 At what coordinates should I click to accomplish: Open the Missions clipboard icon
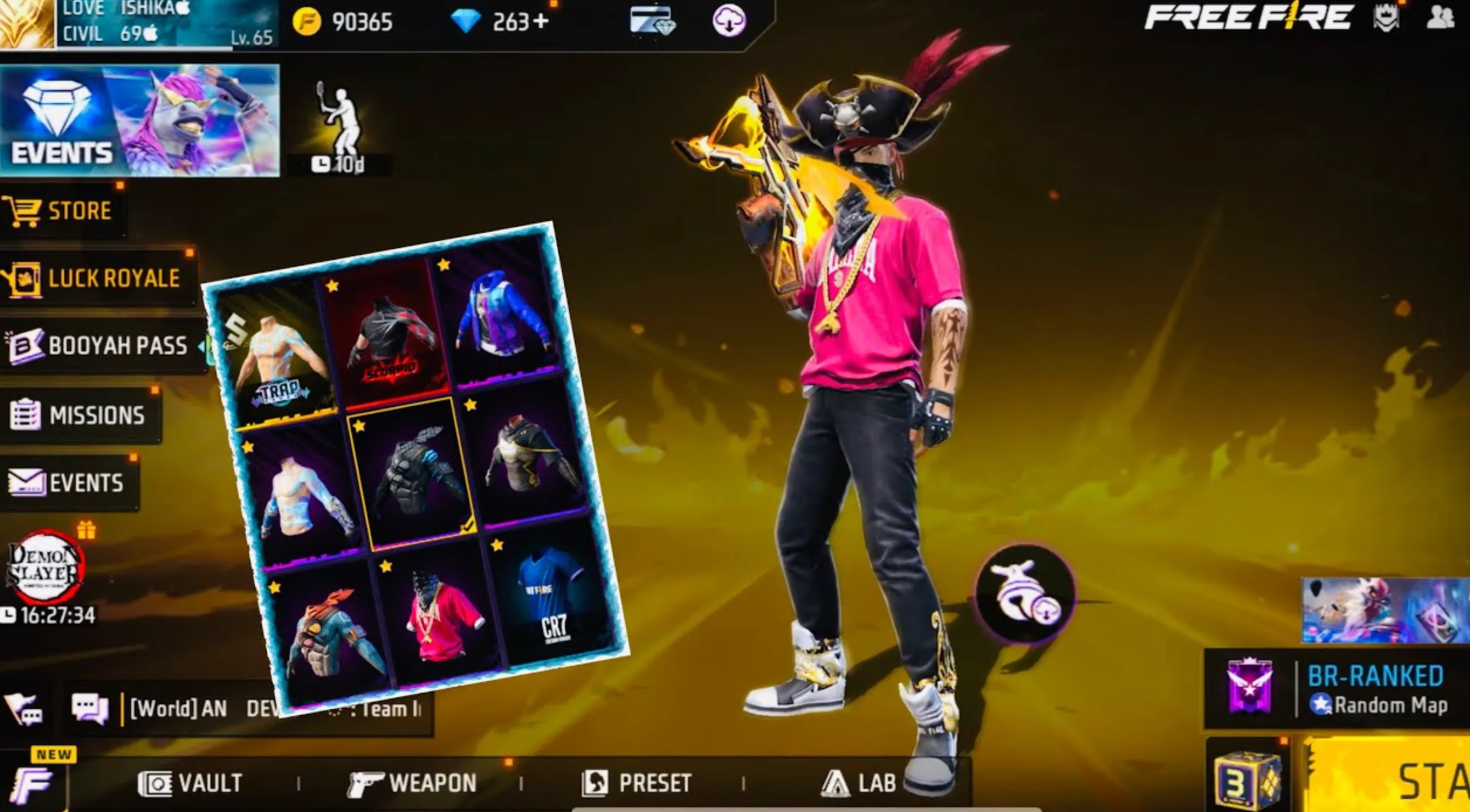(25, 414)
